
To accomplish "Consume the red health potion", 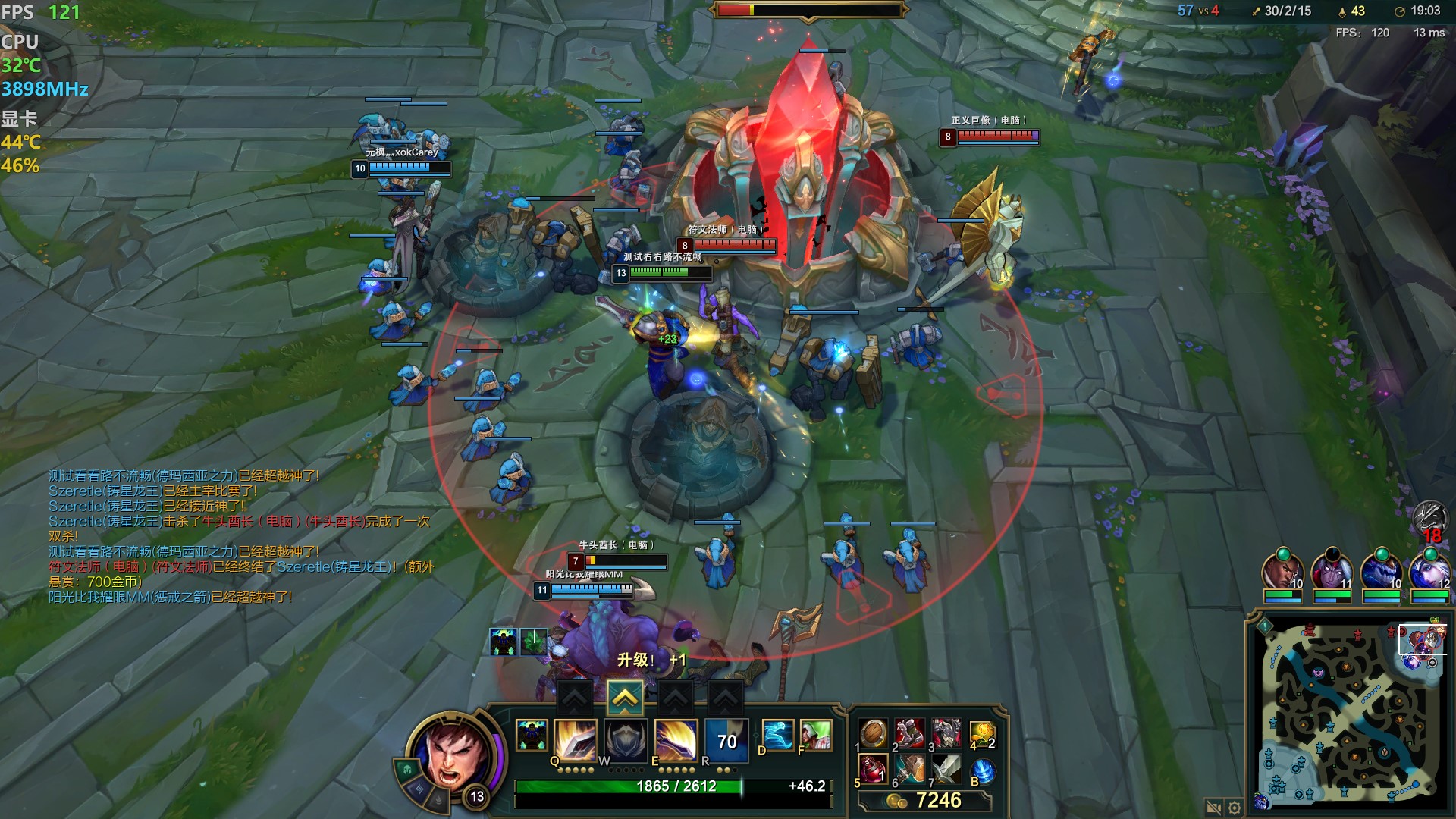I will point(873,770).
